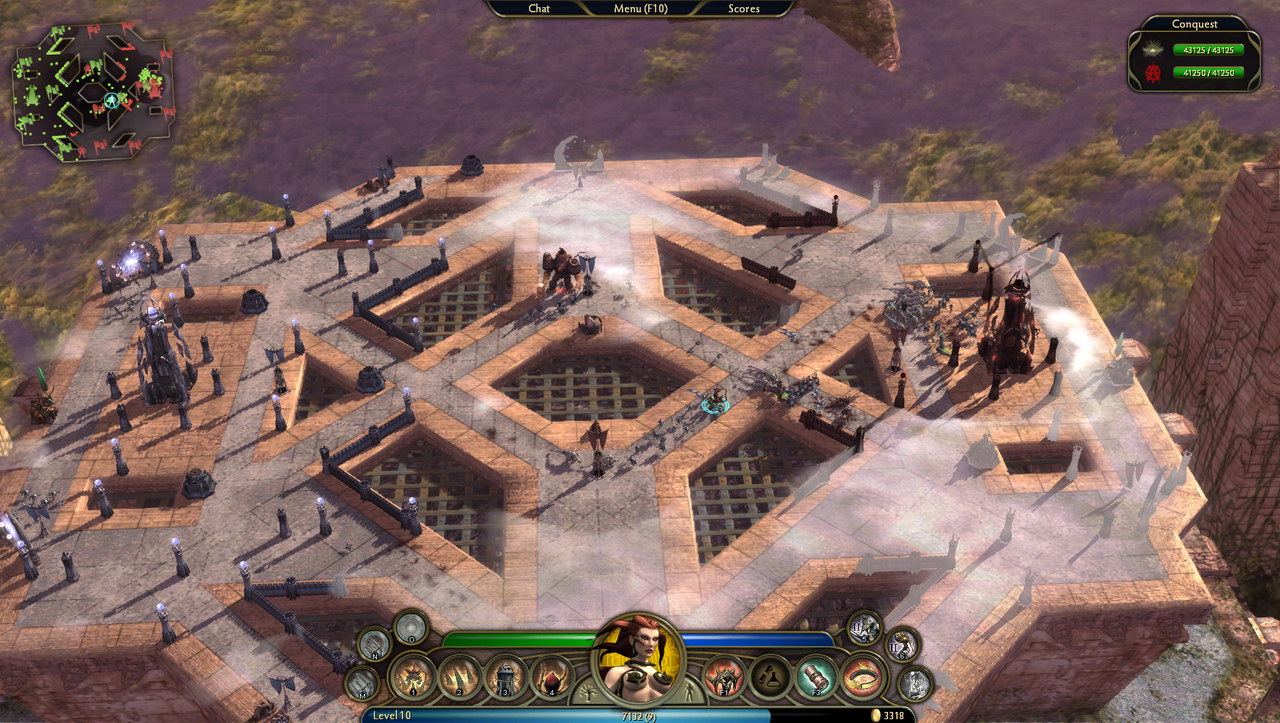
Task: Open the Menu (F10)
Action: point(640,9)
